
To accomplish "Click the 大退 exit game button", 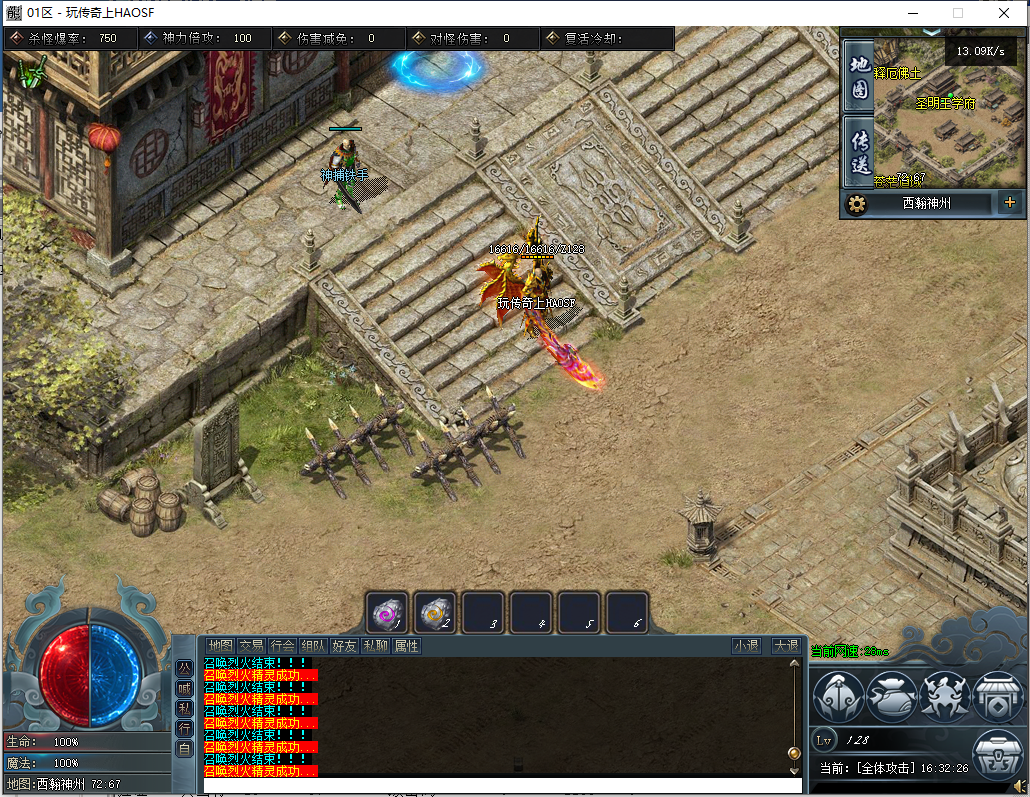I will [x=785, y=646].
